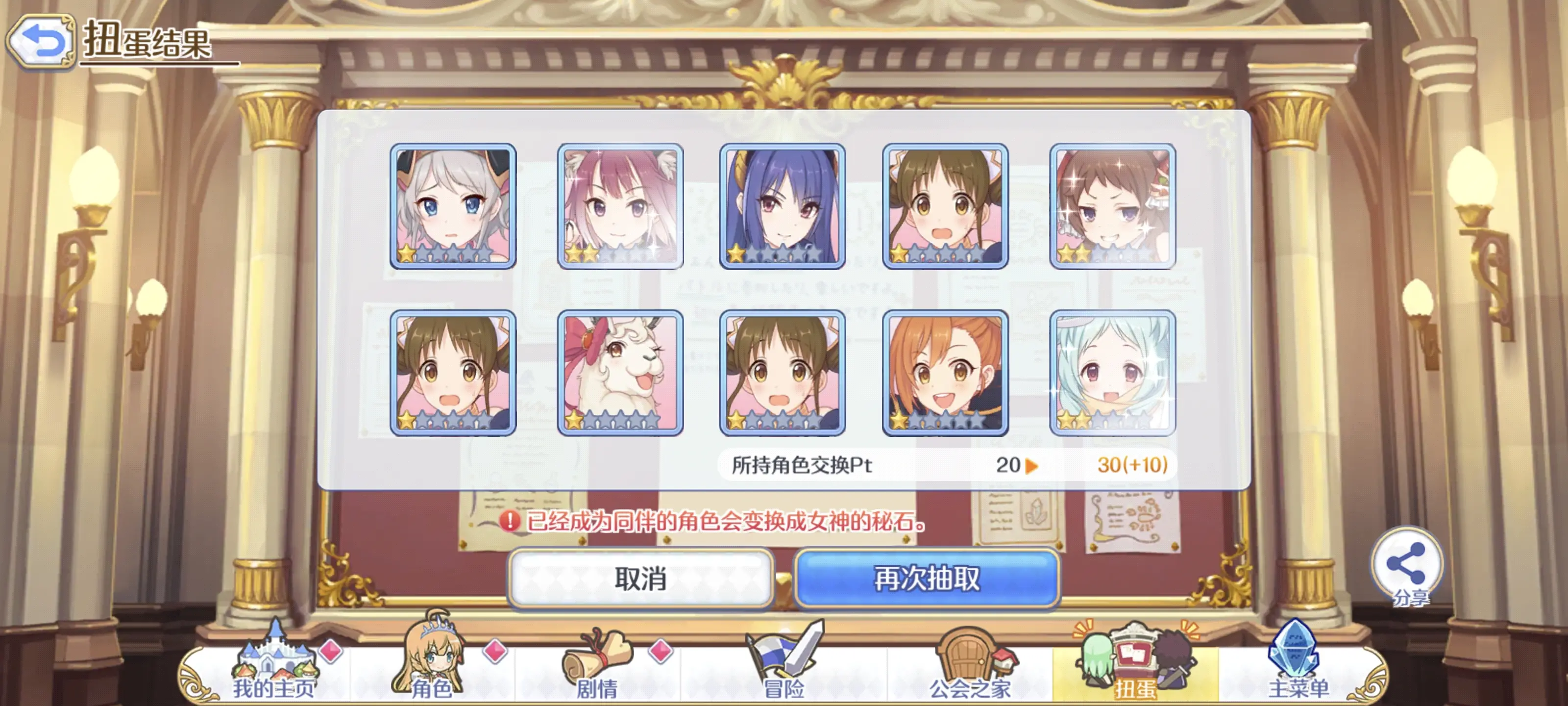This screenshot has height=706, width=1568.
Task: Select the mint-haired girl portrait
Action: 1112,373
